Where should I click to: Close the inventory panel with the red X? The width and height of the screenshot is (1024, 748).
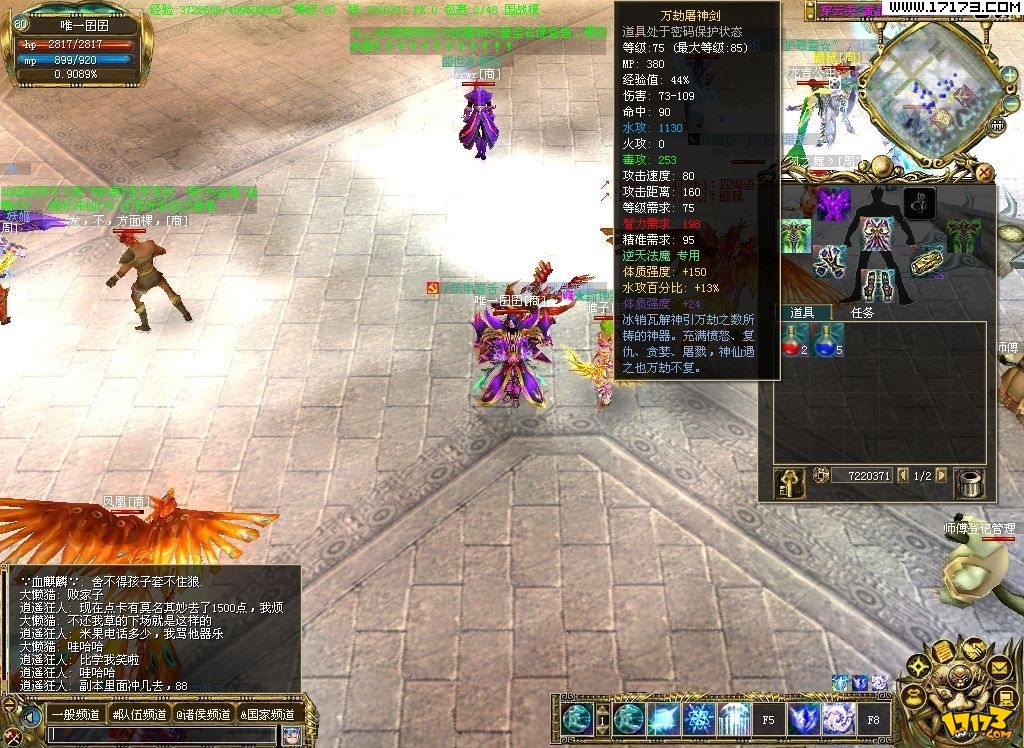click(x=985, y=172)
